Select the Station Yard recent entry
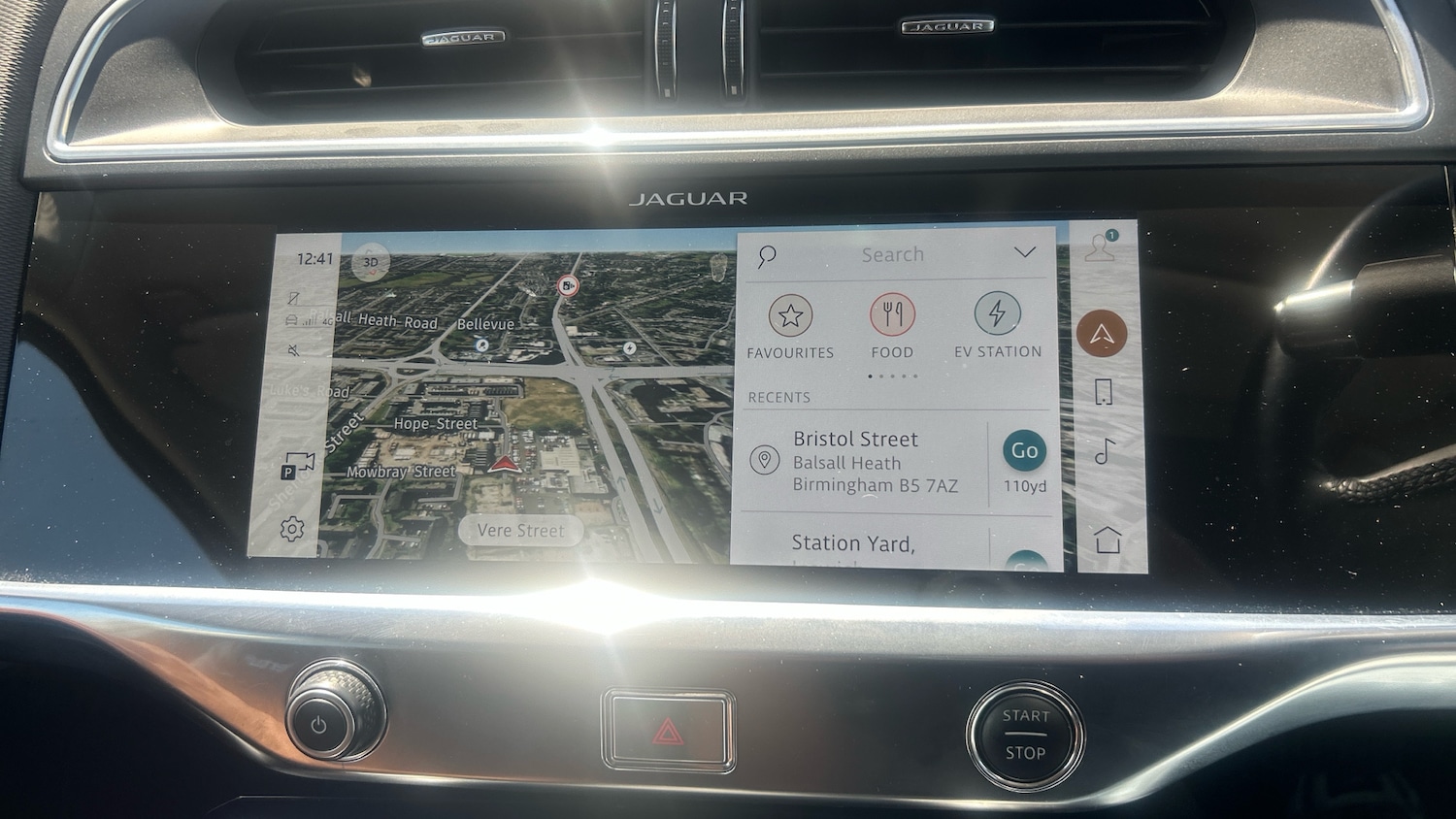1456x819 pixels. 854,544
